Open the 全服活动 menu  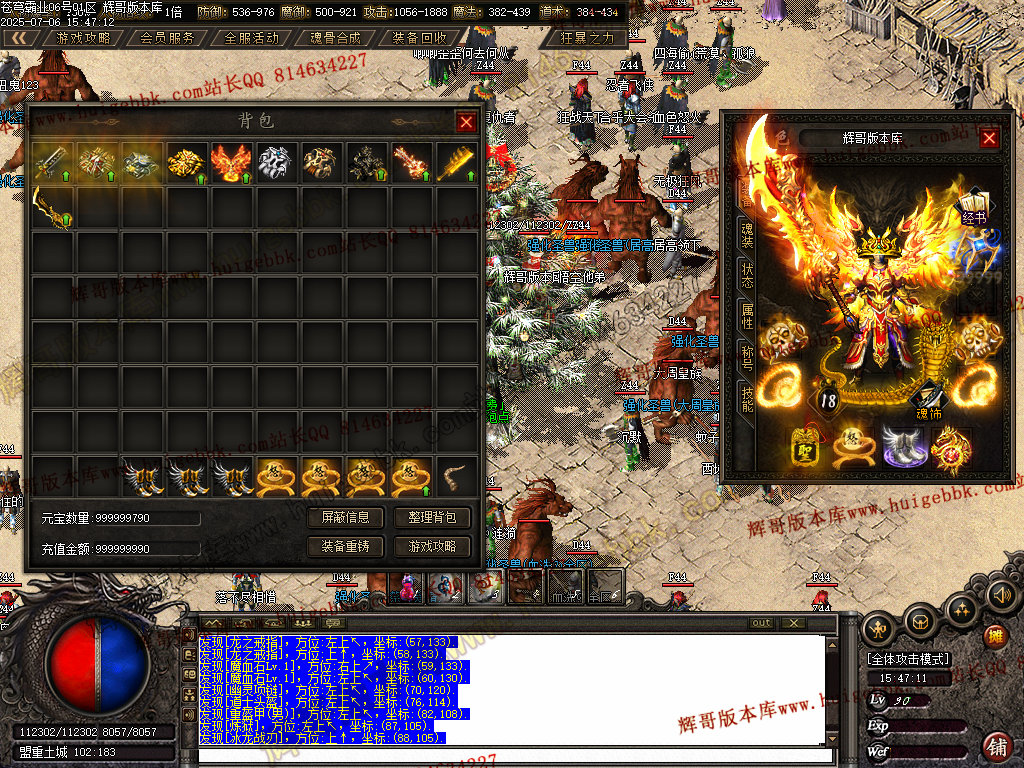pos(252,38)
